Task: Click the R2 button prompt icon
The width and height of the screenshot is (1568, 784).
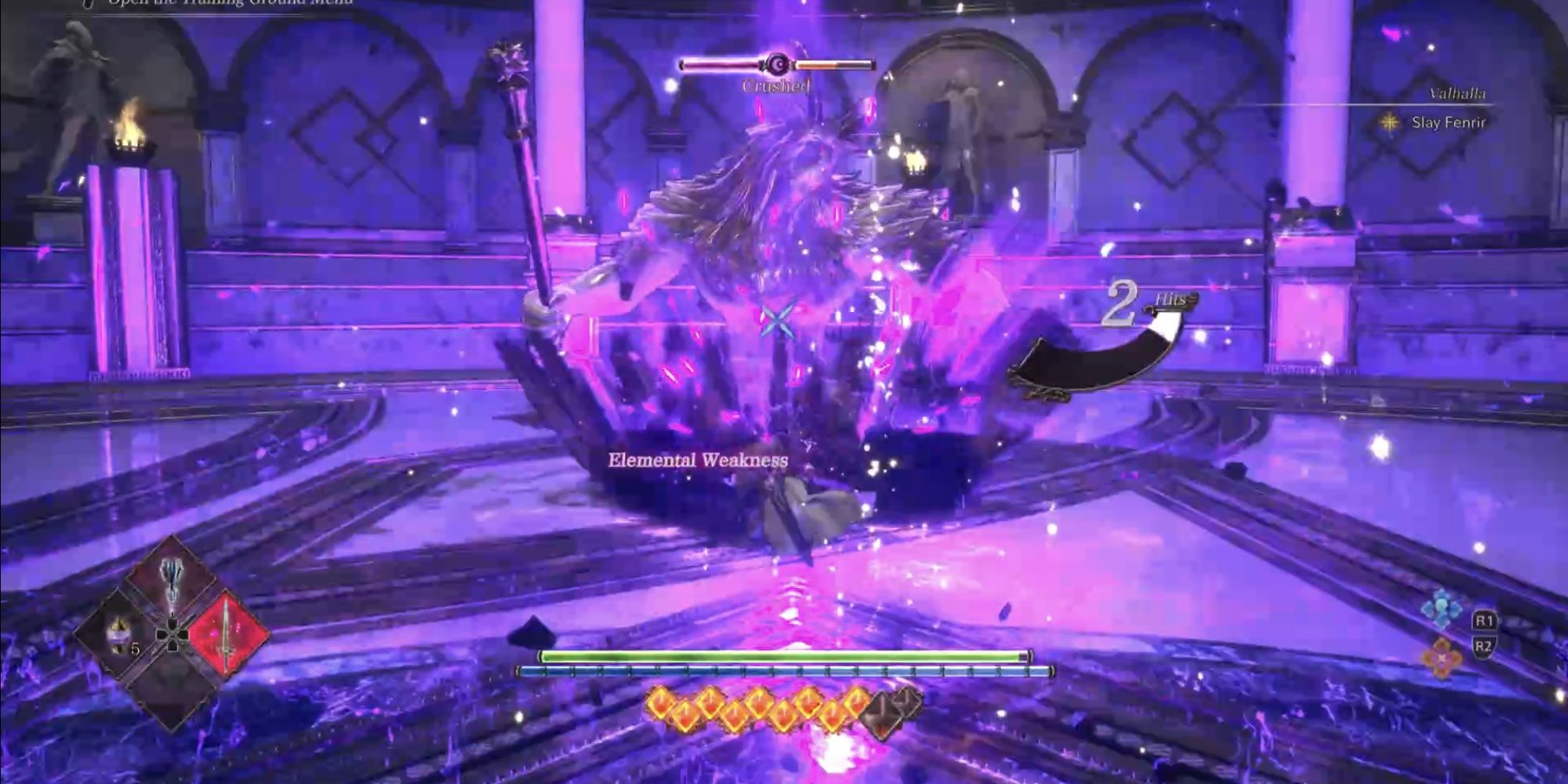Action: [1484, 645]
